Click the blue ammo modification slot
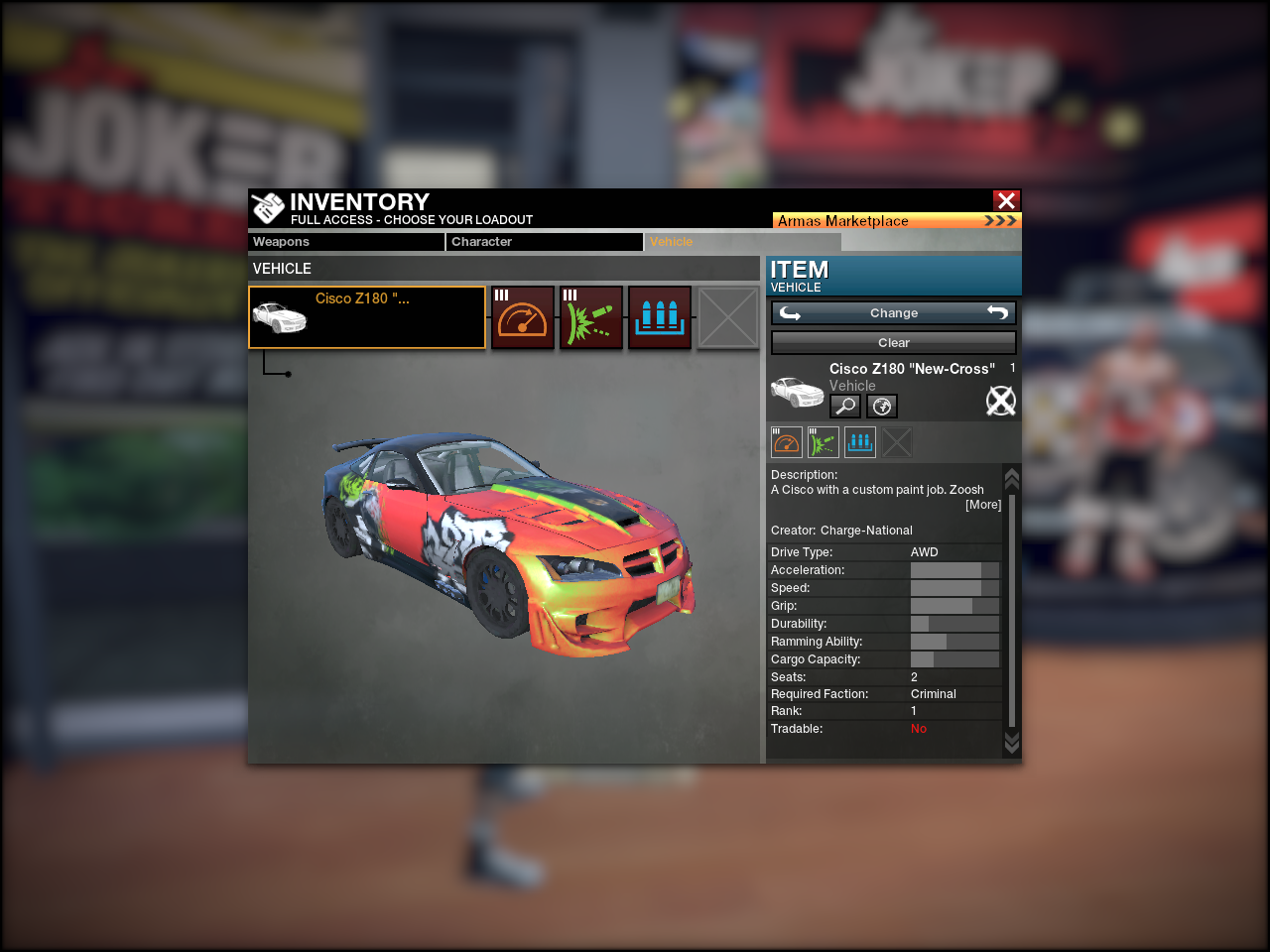This screenshot has height=952, width=1270. pos(660,317)
